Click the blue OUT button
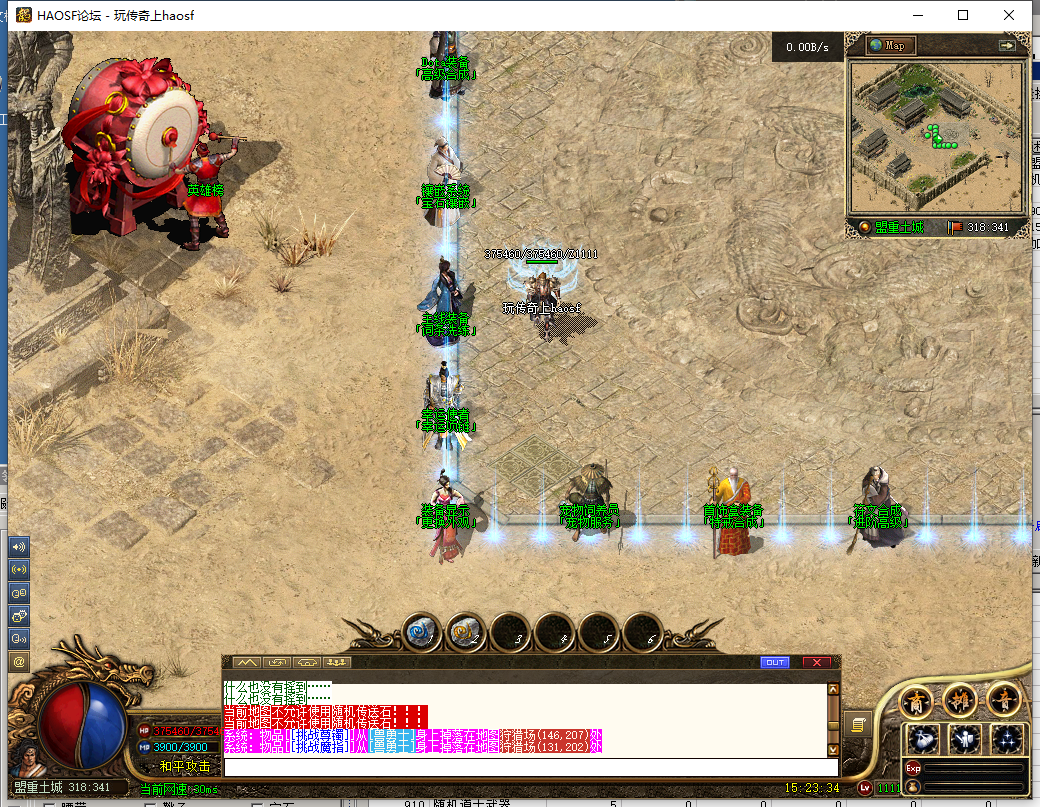This screenshot has width=1040, height=807. 774,662
